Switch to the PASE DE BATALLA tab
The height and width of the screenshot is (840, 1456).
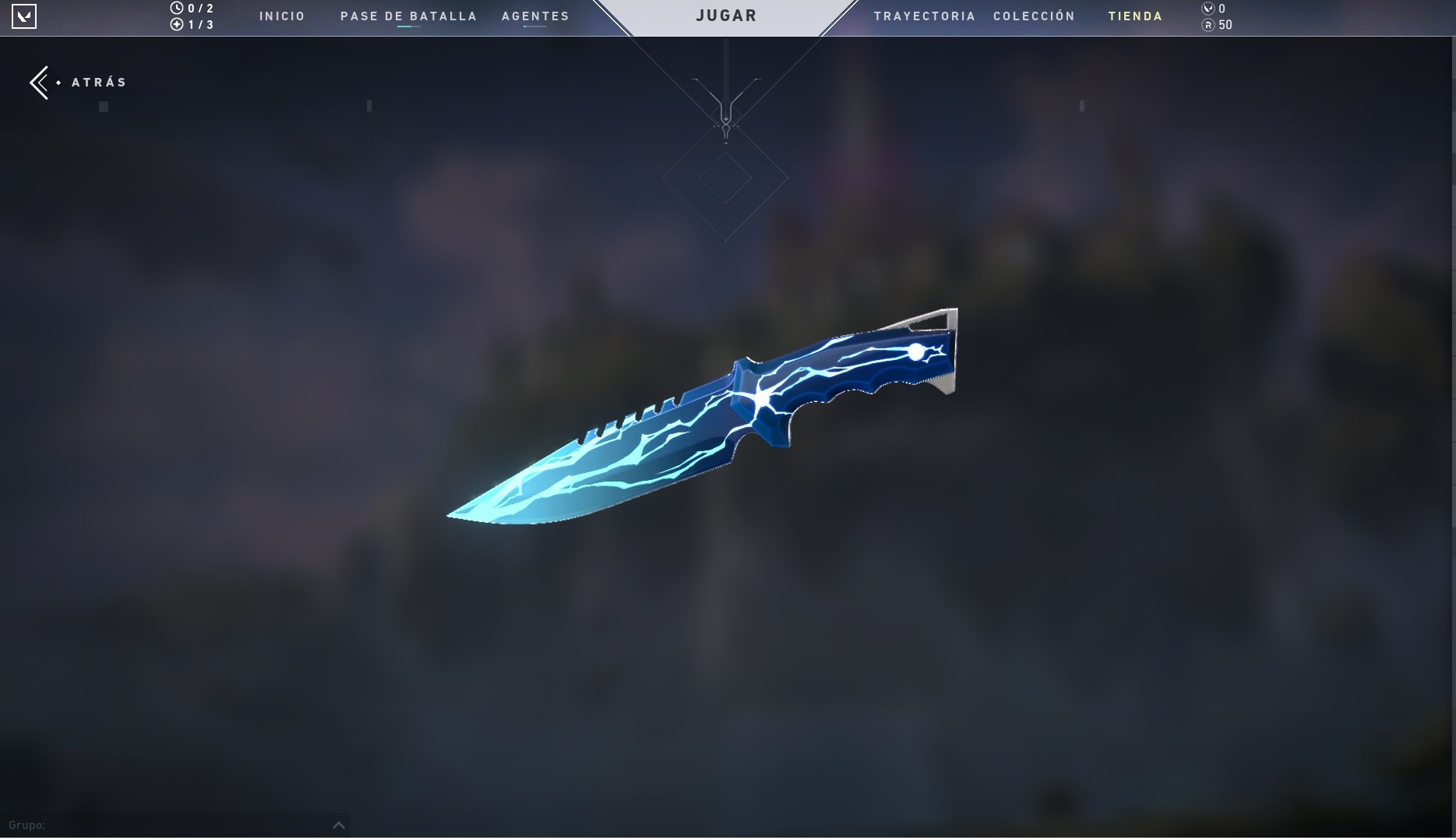click(408, 16)
